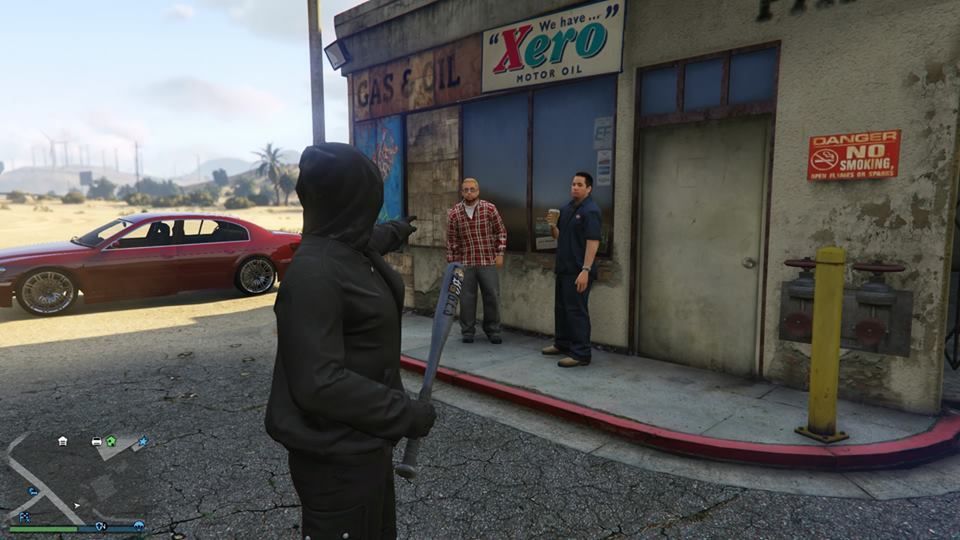Click the green house marker on minimap
Image resolution: width=960 pixels, height=540 pixels.
tap(111, 441)
